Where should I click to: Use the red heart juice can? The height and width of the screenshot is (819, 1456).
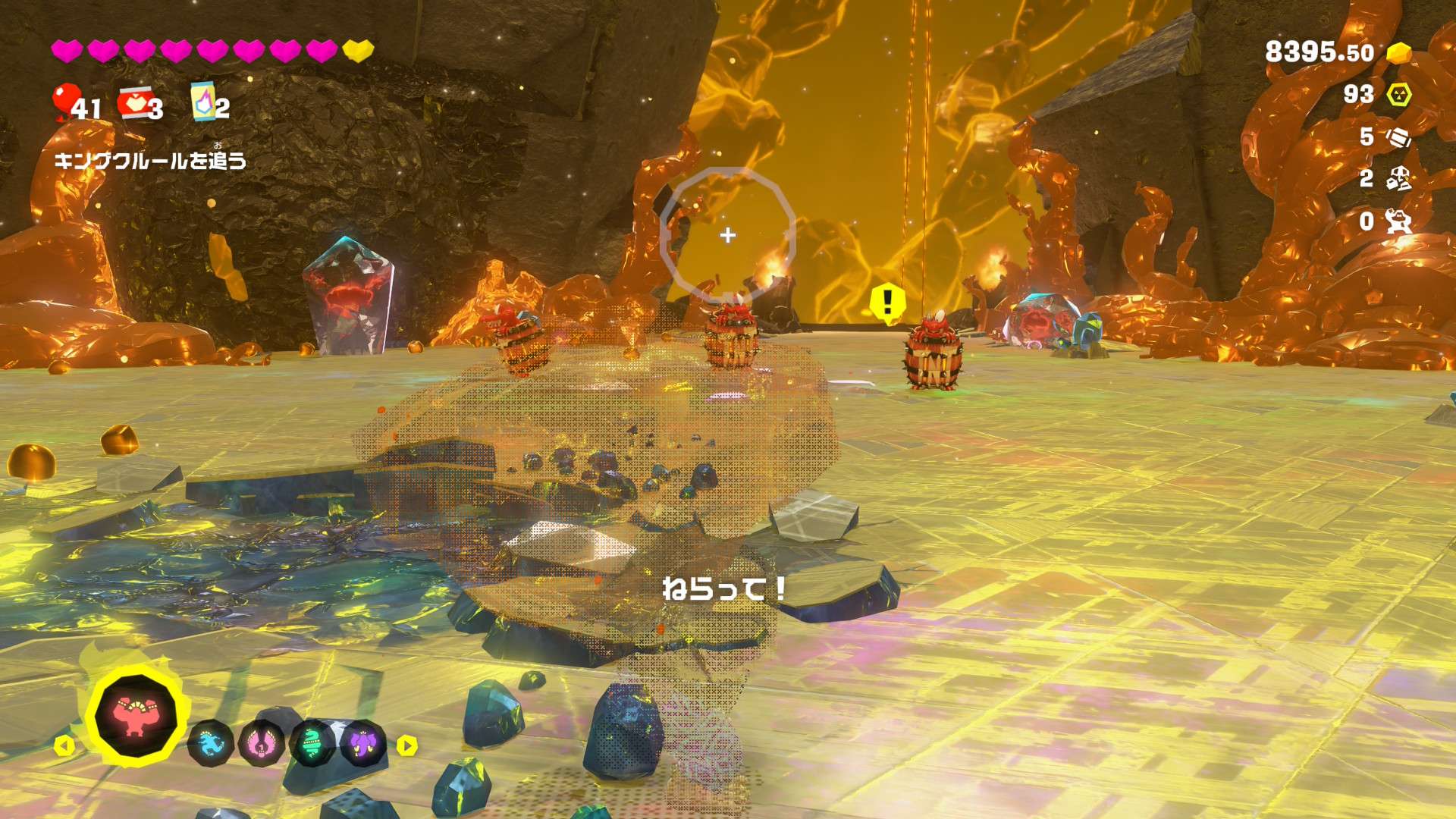[133, 104]
